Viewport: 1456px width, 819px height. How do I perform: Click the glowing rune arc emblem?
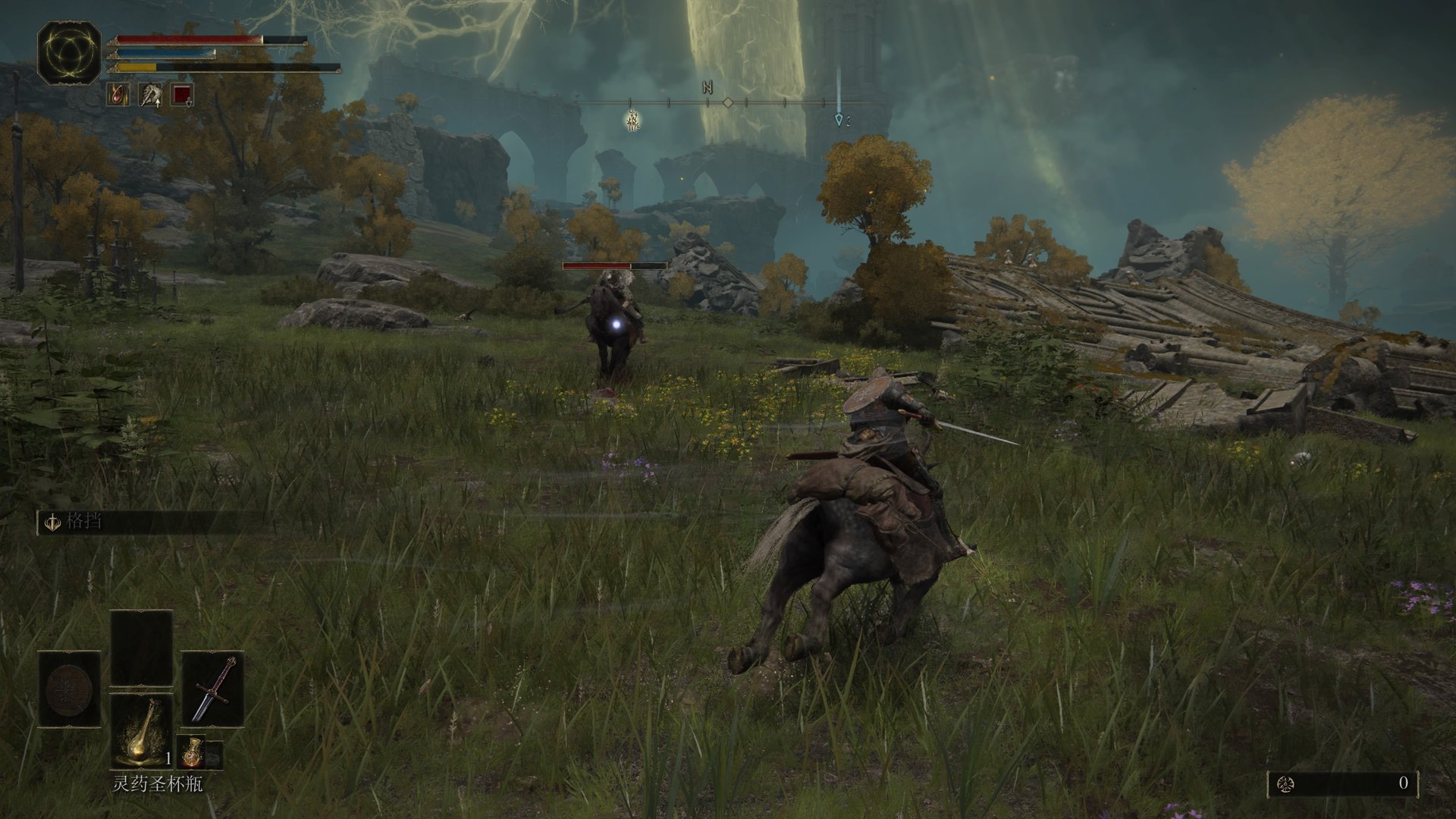tap(69, 52)
